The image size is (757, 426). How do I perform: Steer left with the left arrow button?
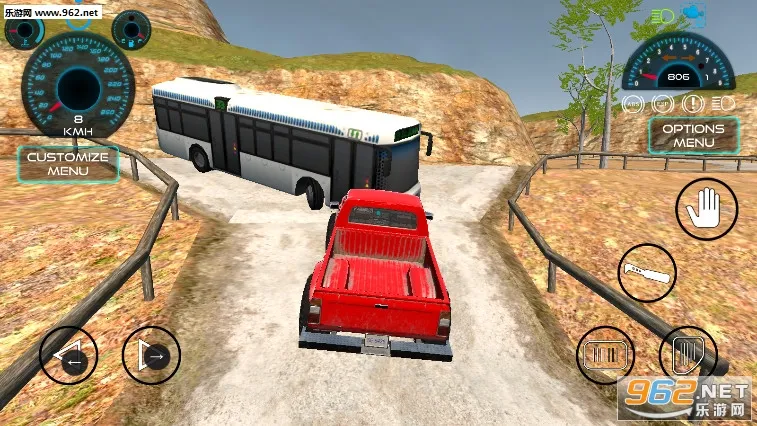coord(69,355)
